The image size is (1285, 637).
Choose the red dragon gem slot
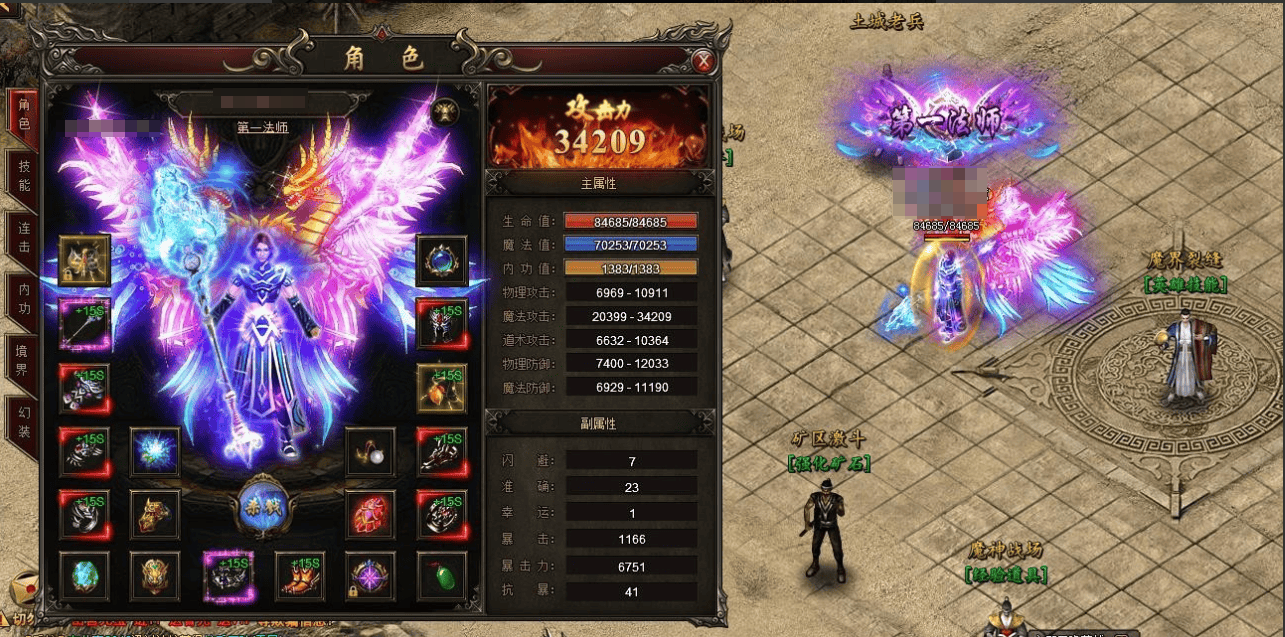point(370,515)
